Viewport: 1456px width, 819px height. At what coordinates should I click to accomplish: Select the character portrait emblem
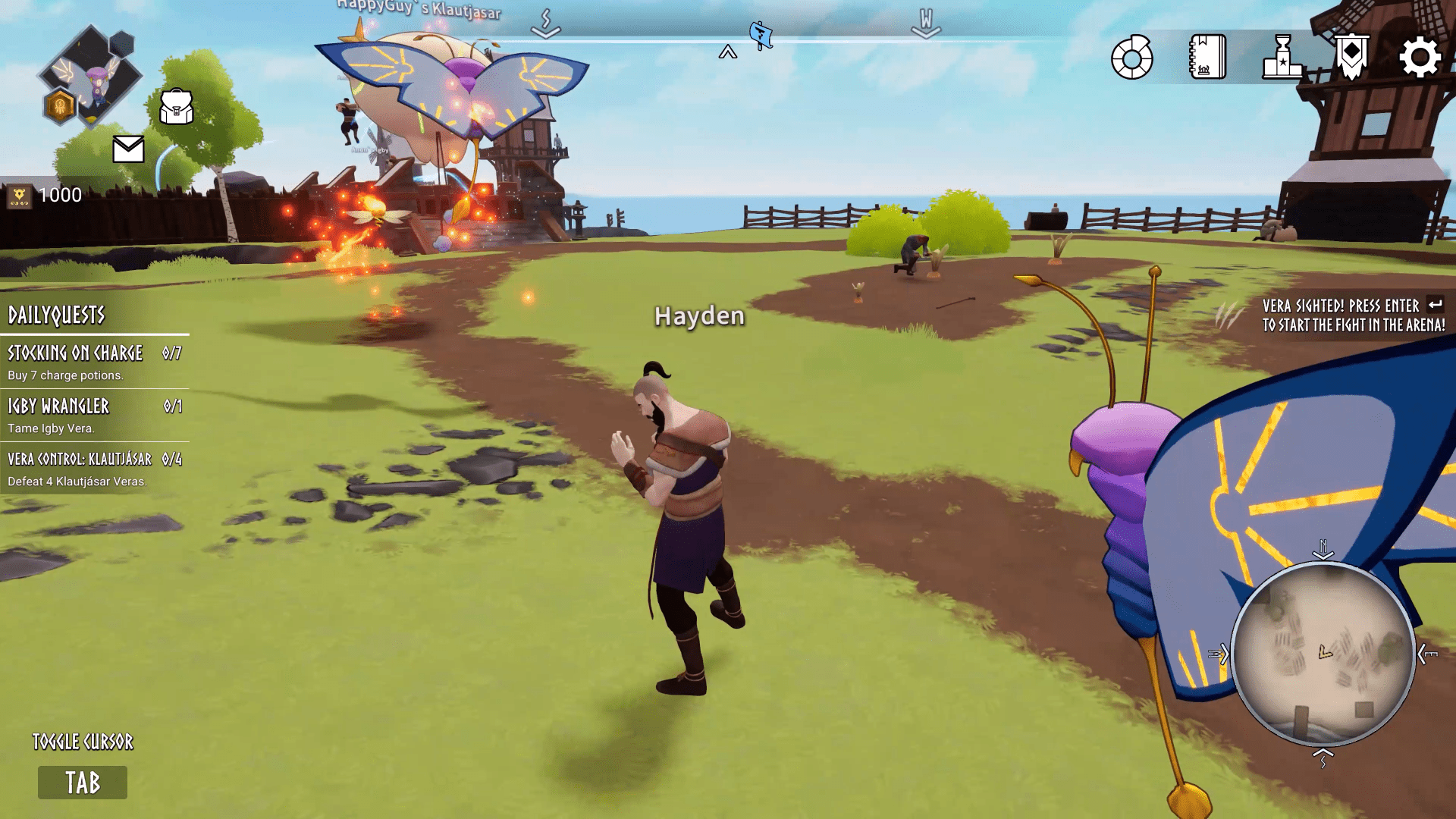pyautogui.click(x=91, y=74)
